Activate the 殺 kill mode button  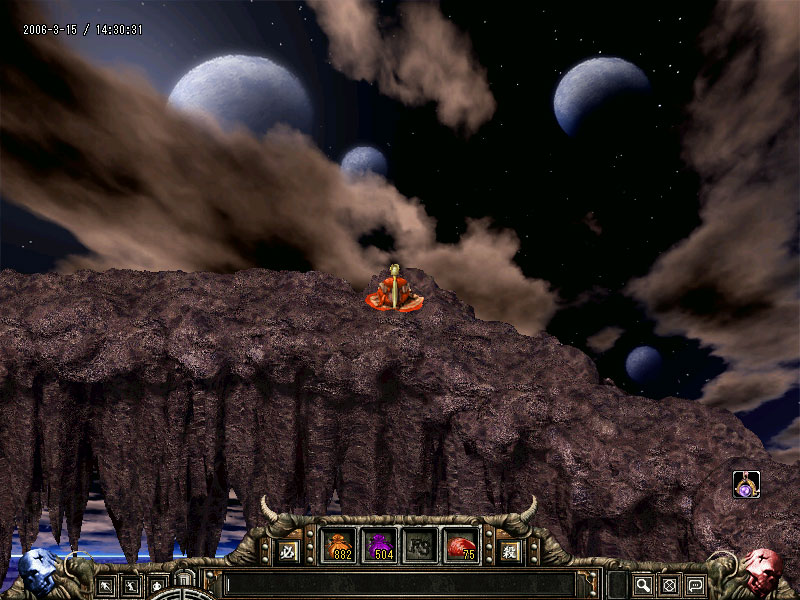pyautogui.click(x=510, y=549)
